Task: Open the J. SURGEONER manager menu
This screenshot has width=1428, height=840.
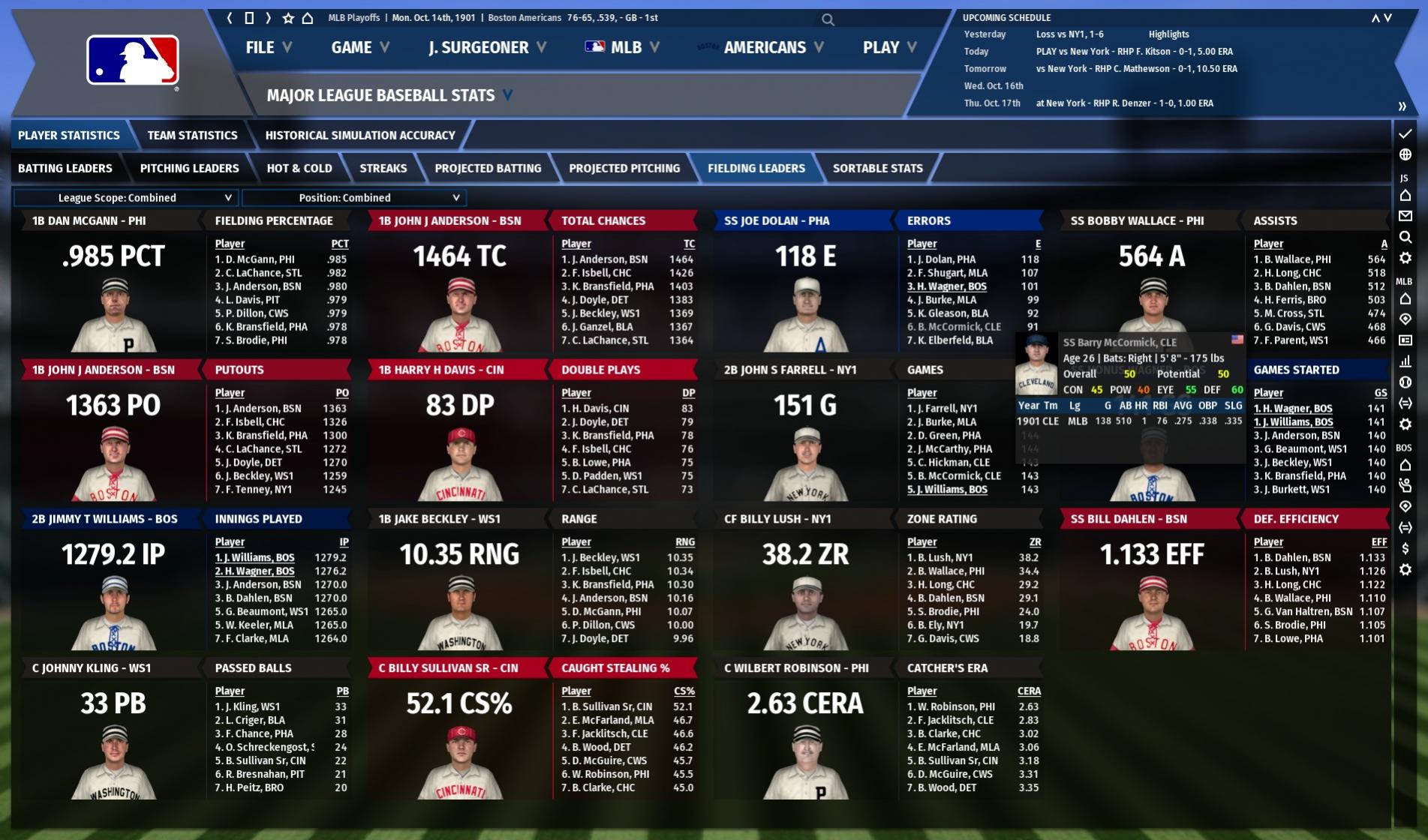Action: pos(486,48)
